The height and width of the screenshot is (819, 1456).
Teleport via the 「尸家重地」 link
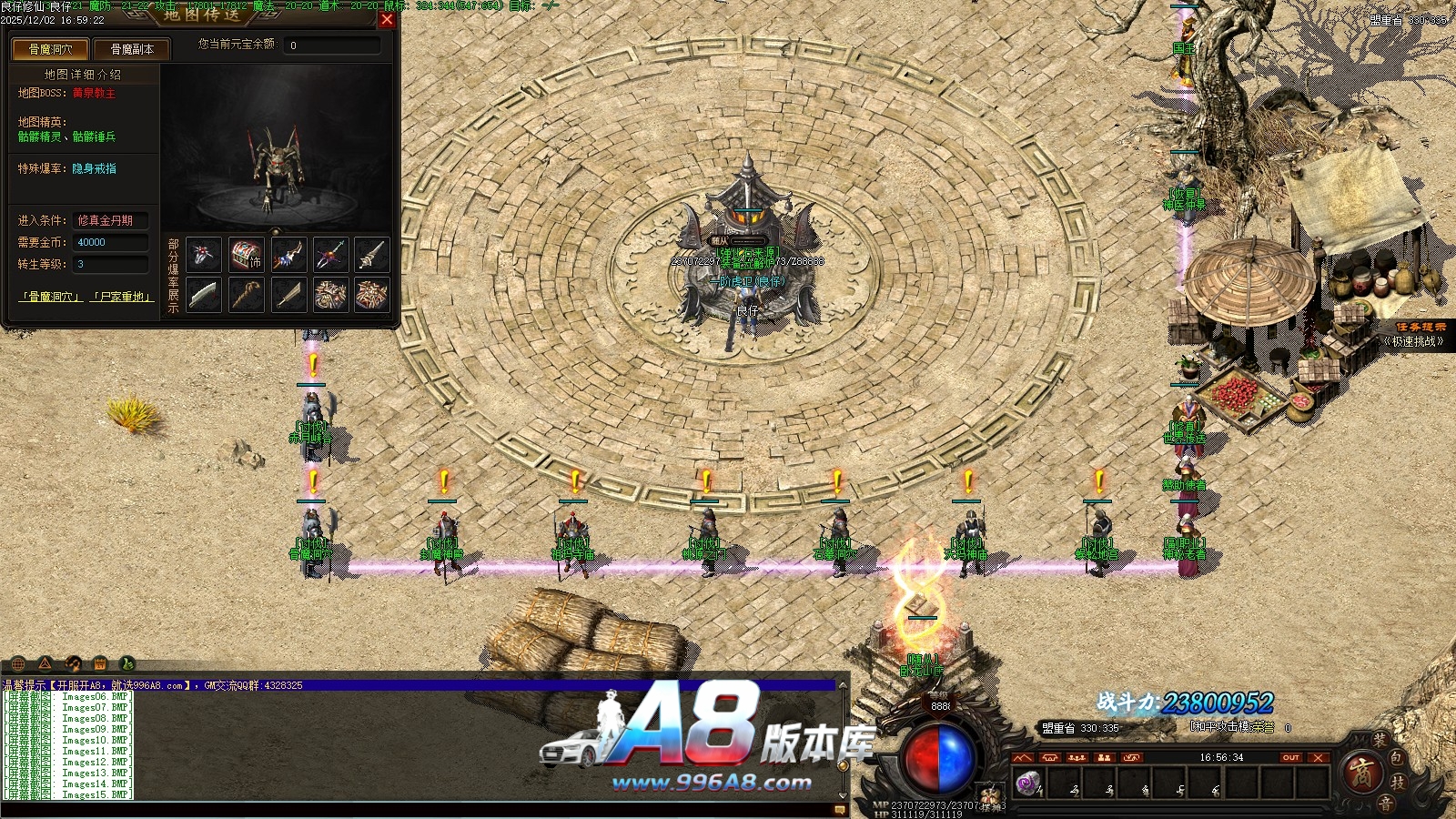click(x=122, y=297)
